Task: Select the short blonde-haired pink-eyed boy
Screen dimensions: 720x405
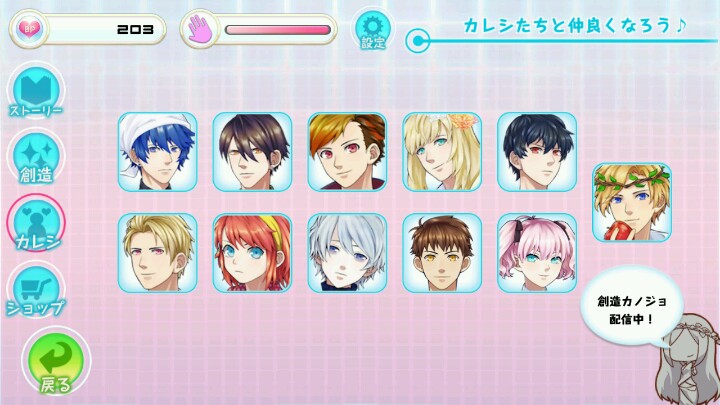Action: coord(158,253)
